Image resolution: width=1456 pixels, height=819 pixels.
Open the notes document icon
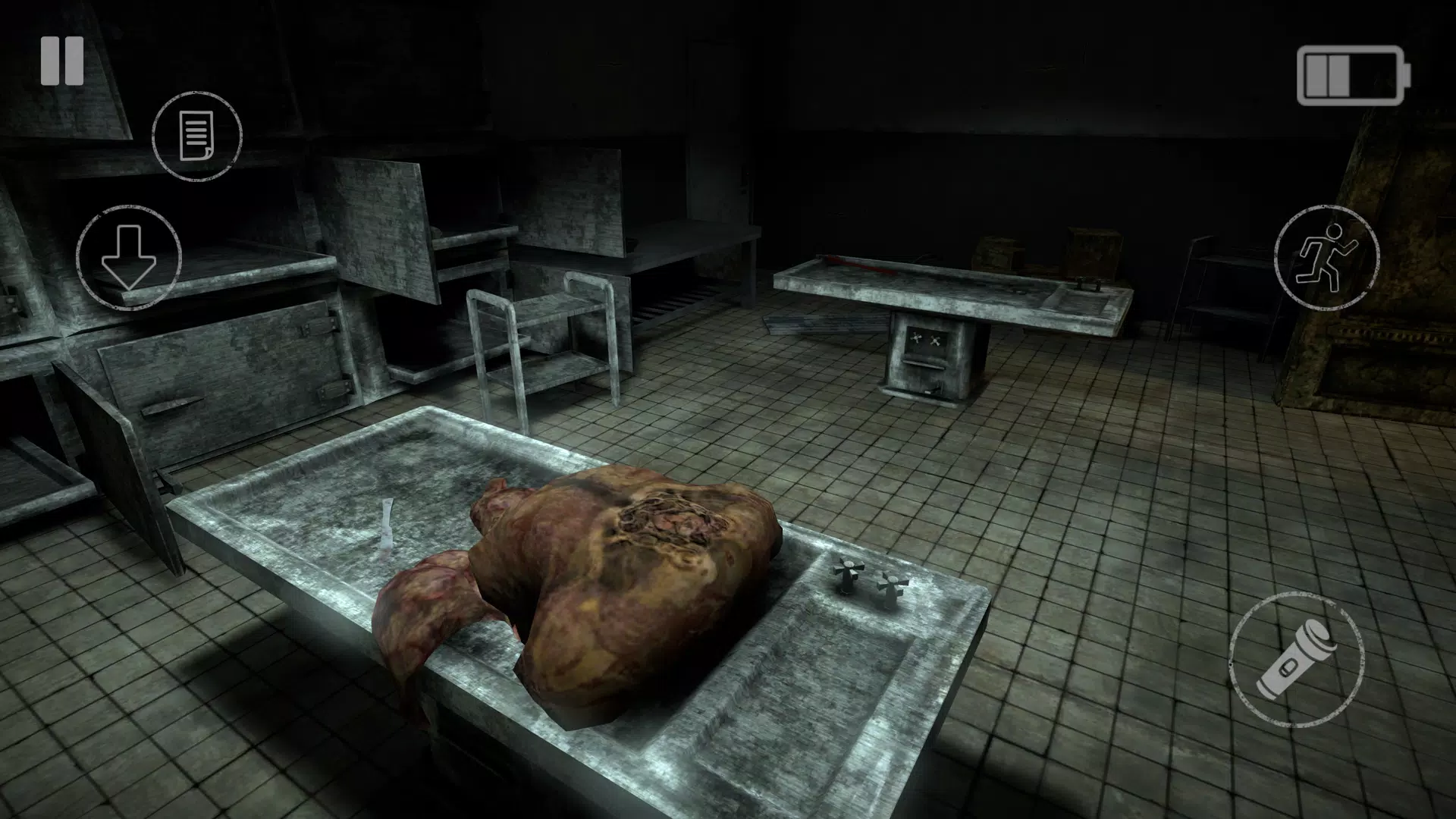[197, 136]
